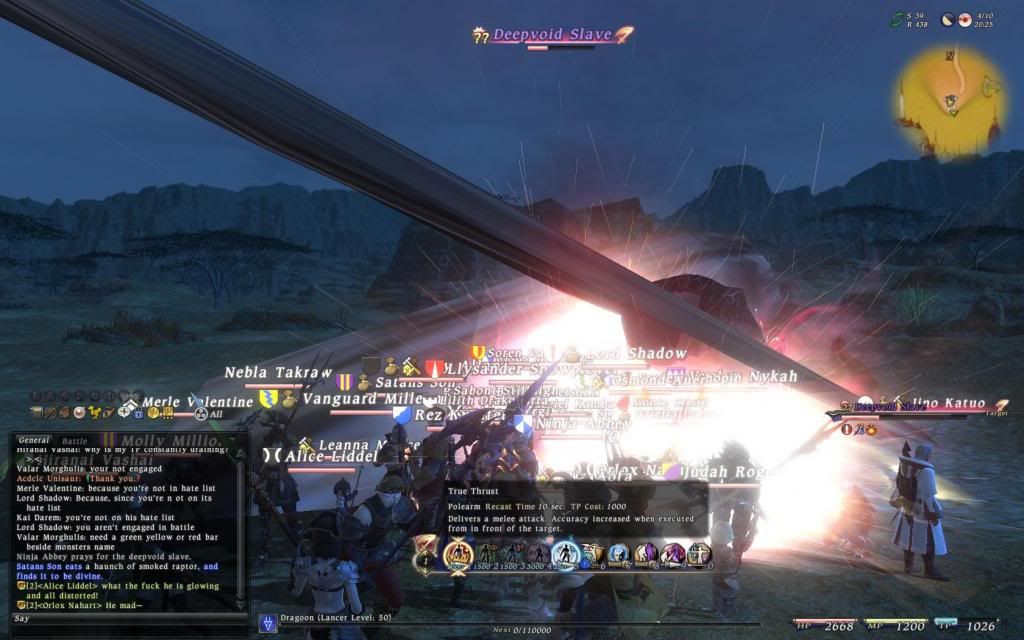Activate True Thrust in hotbar slot 1
Screen dimensions: 1024x640
tap(459, 552)
